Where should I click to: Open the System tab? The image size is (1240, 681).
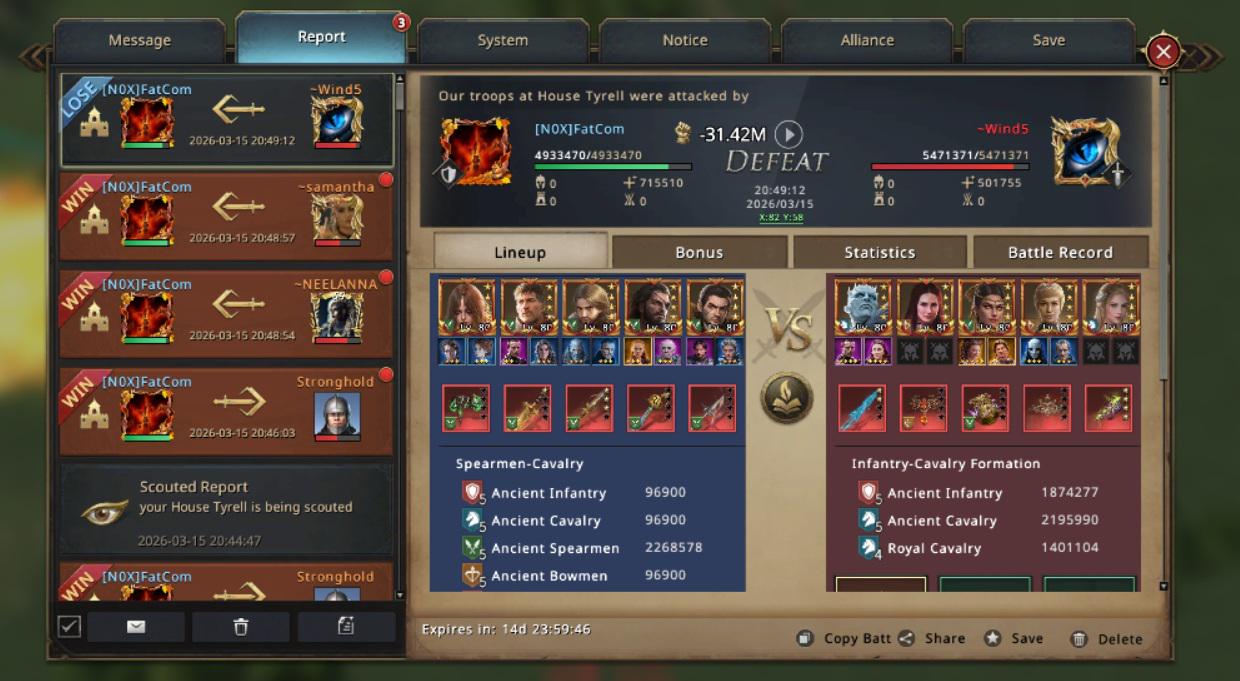[502, 41]
